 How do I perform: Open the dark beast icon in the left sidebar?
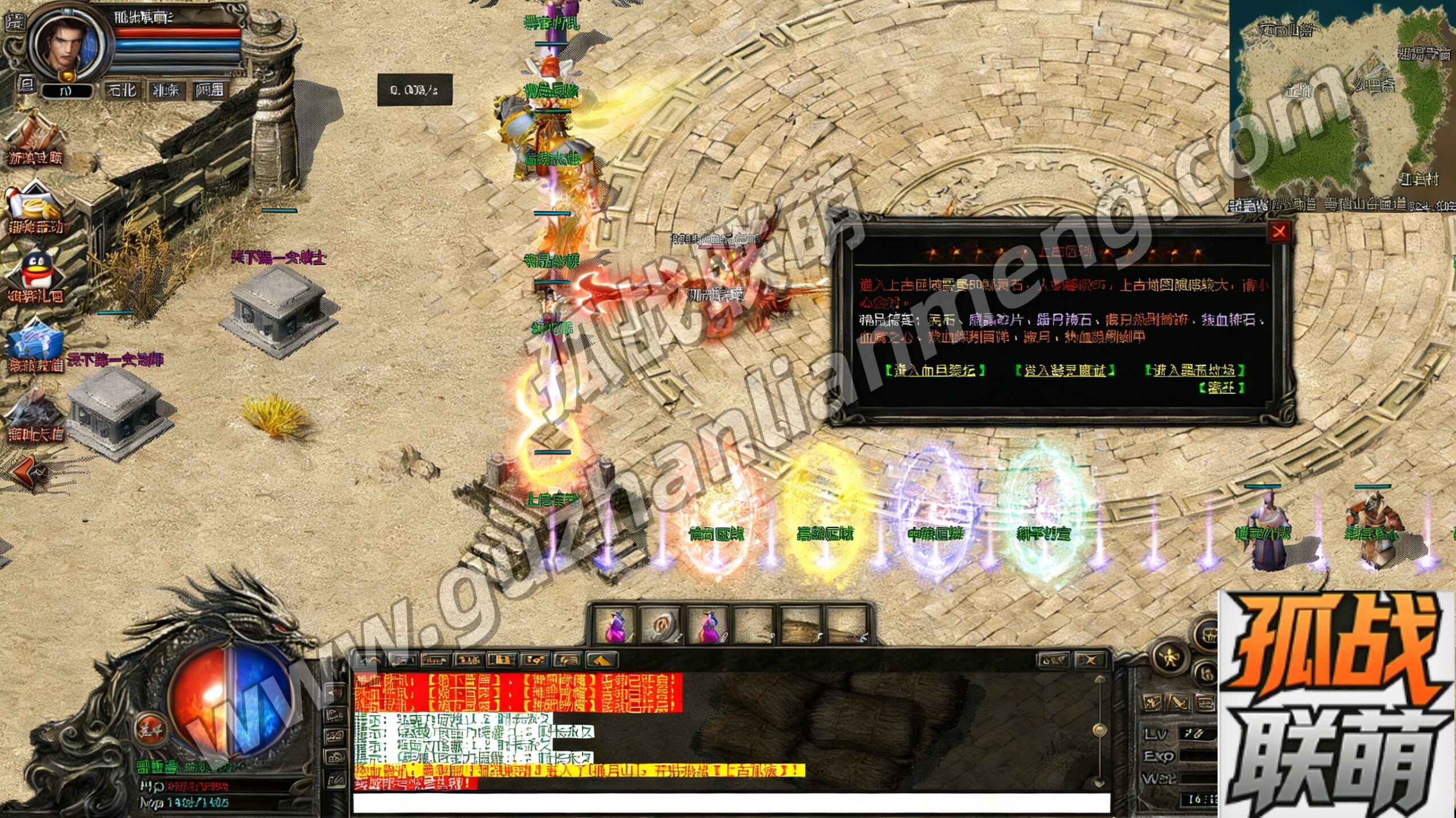35,412
